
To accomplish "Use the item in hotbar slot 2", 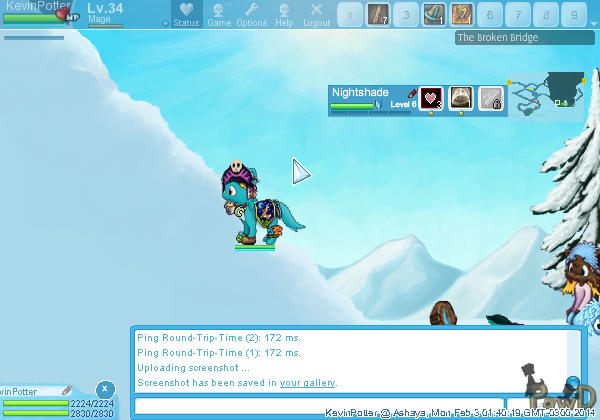I will coord(376,14).
